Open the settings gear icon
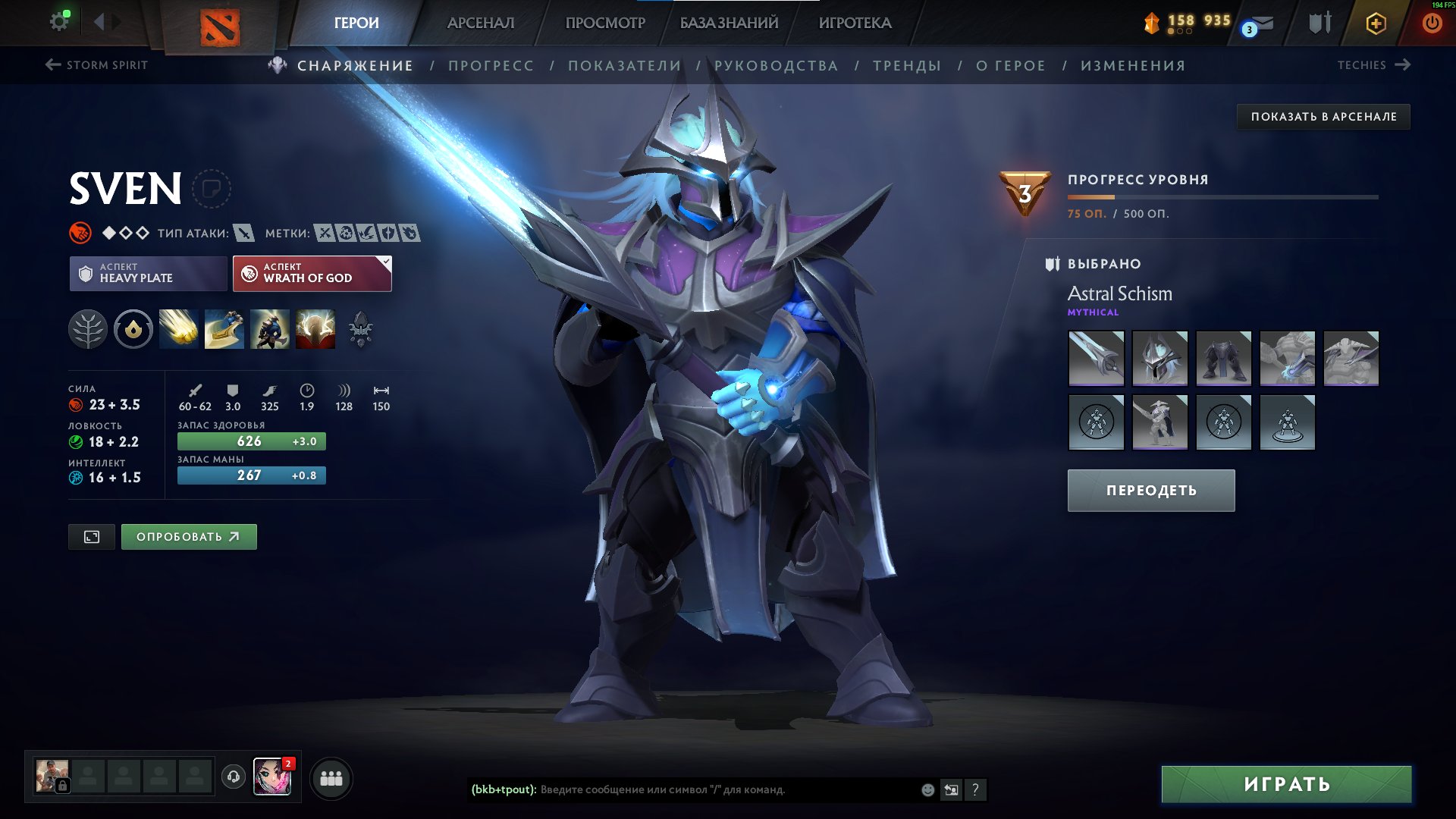Viewport: 1456px width, 819px height. [x=59, y=20]
